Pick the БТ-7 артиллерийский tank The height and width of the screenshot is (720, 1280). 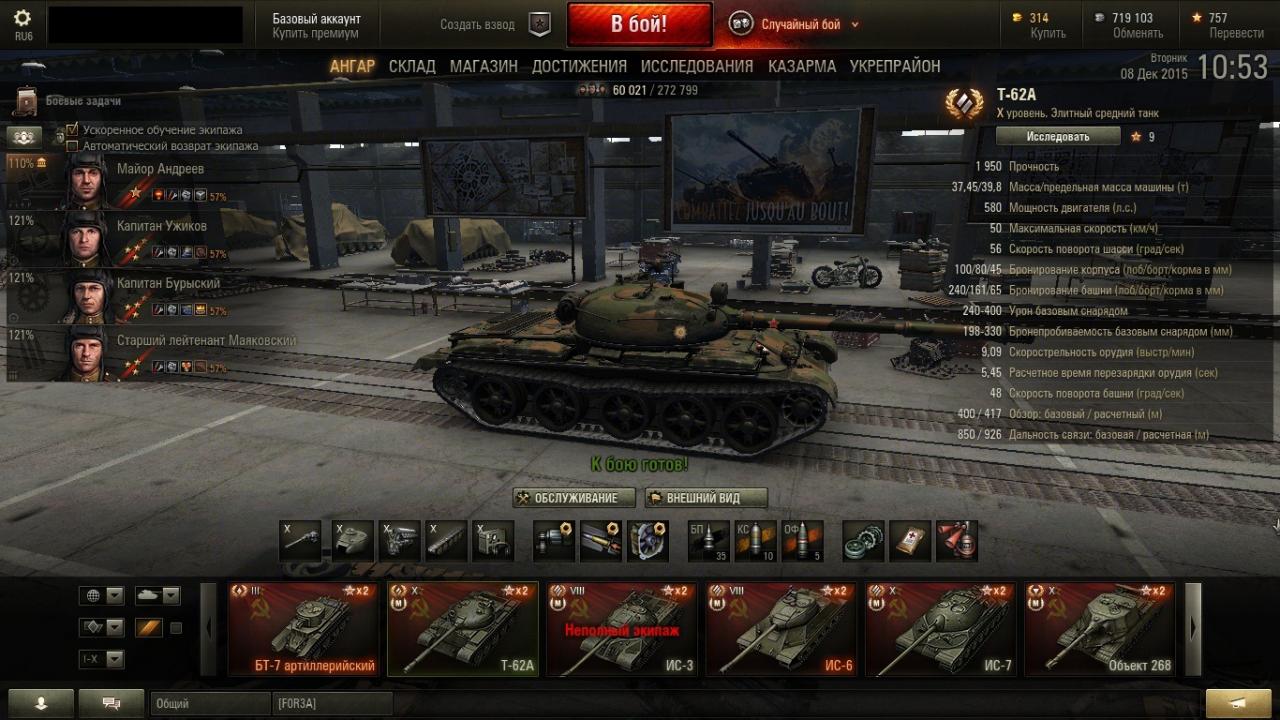pos(303,630)
